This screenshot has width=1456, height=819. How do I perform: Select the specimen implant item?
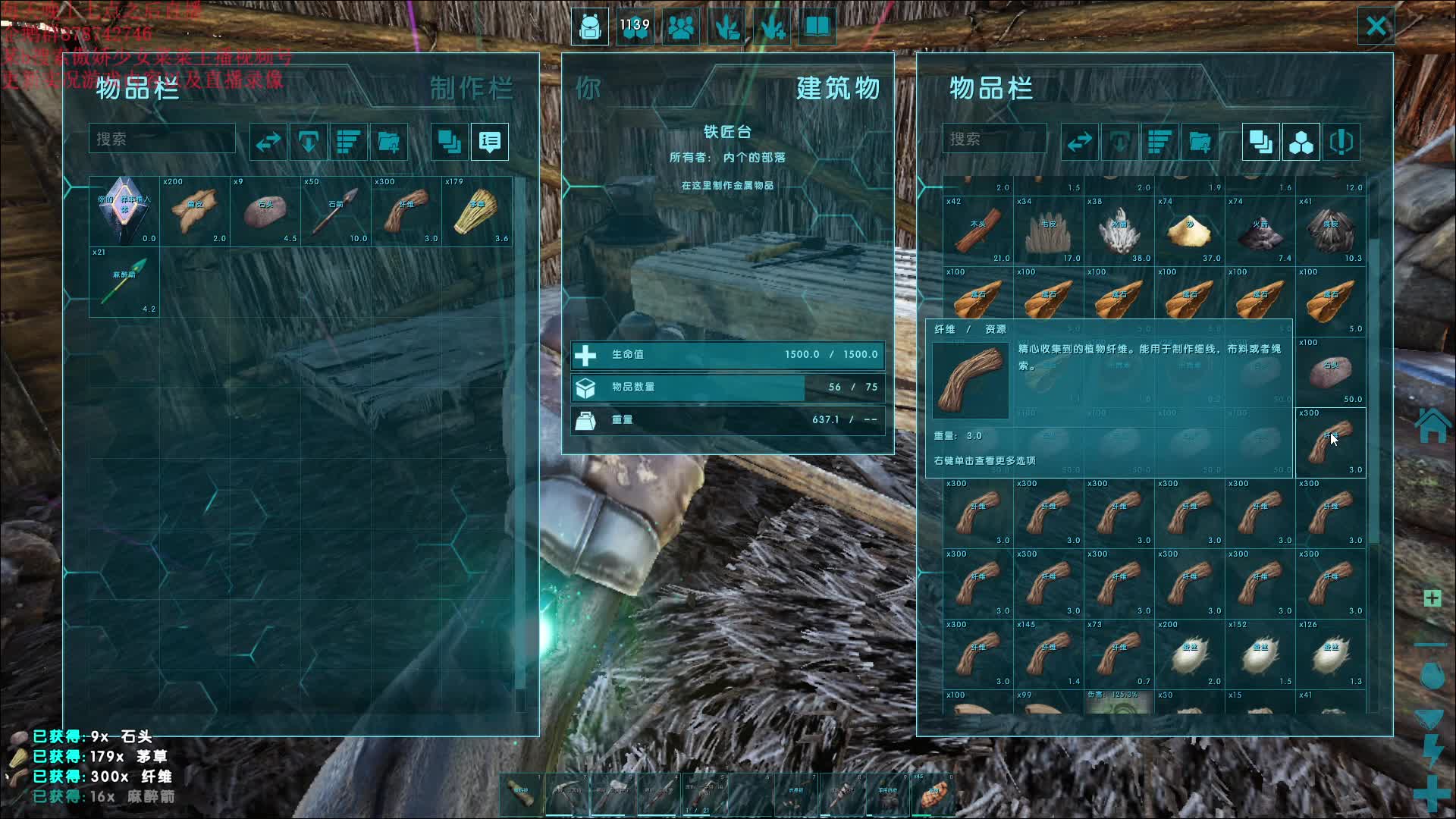[x=124, y=212]
